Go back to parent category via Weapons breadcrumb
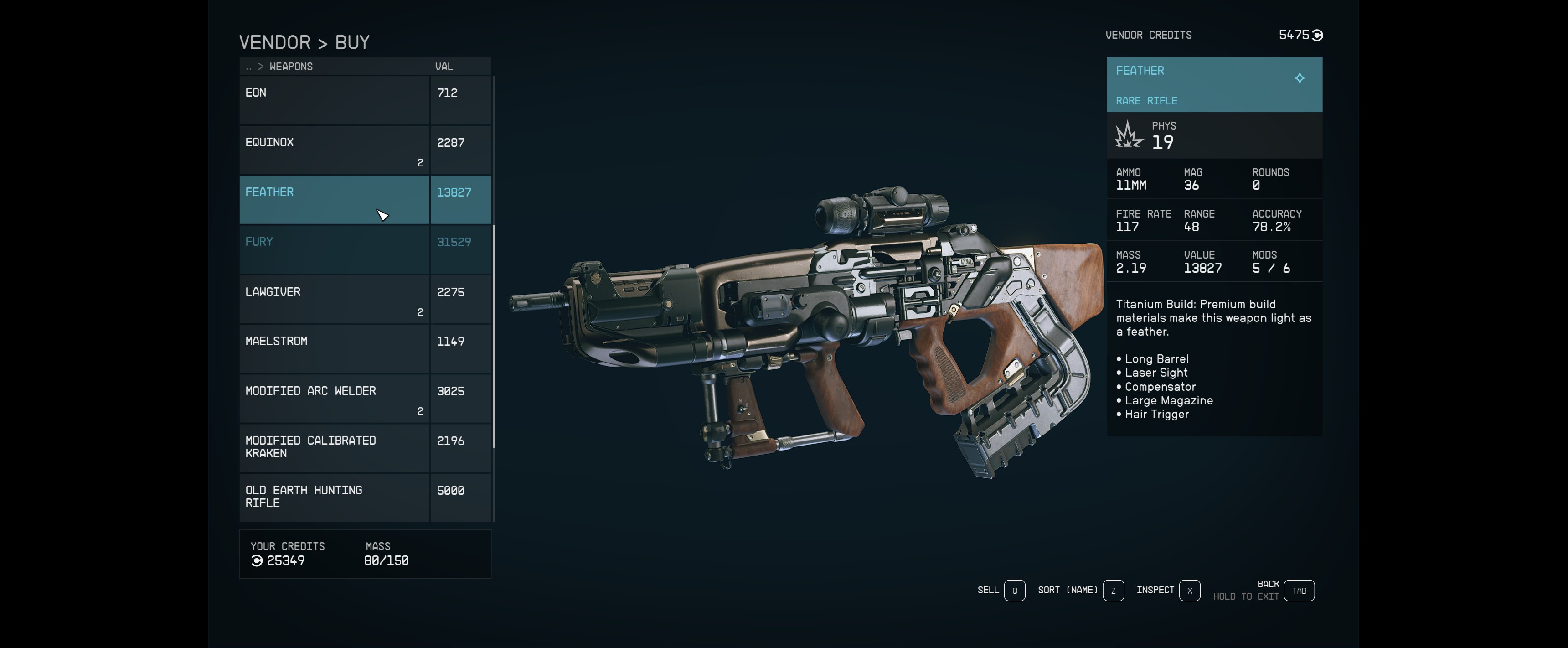The height and width of the screenshot is (648, 1568). [290, 67]
